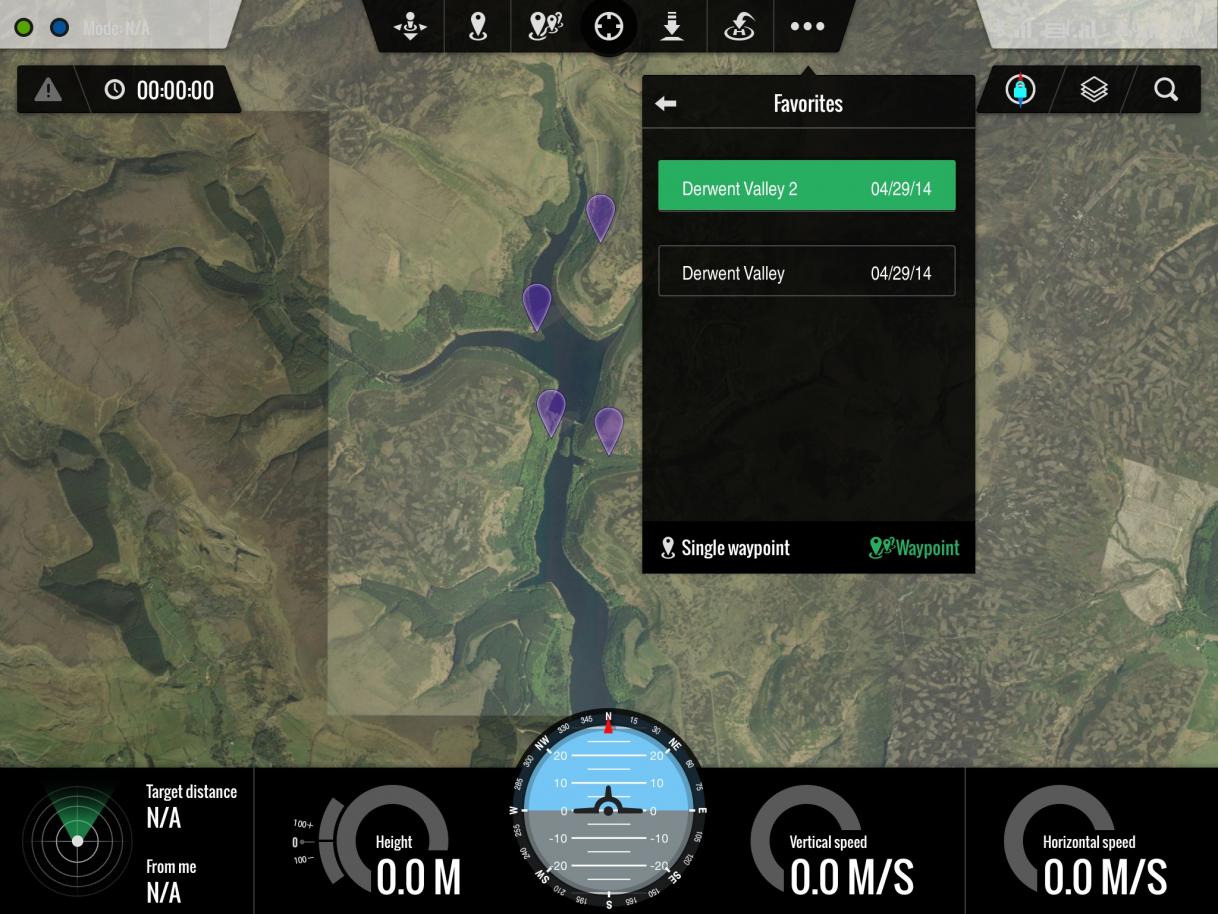Toggle the compass map orientation button

pos(1020,90)
